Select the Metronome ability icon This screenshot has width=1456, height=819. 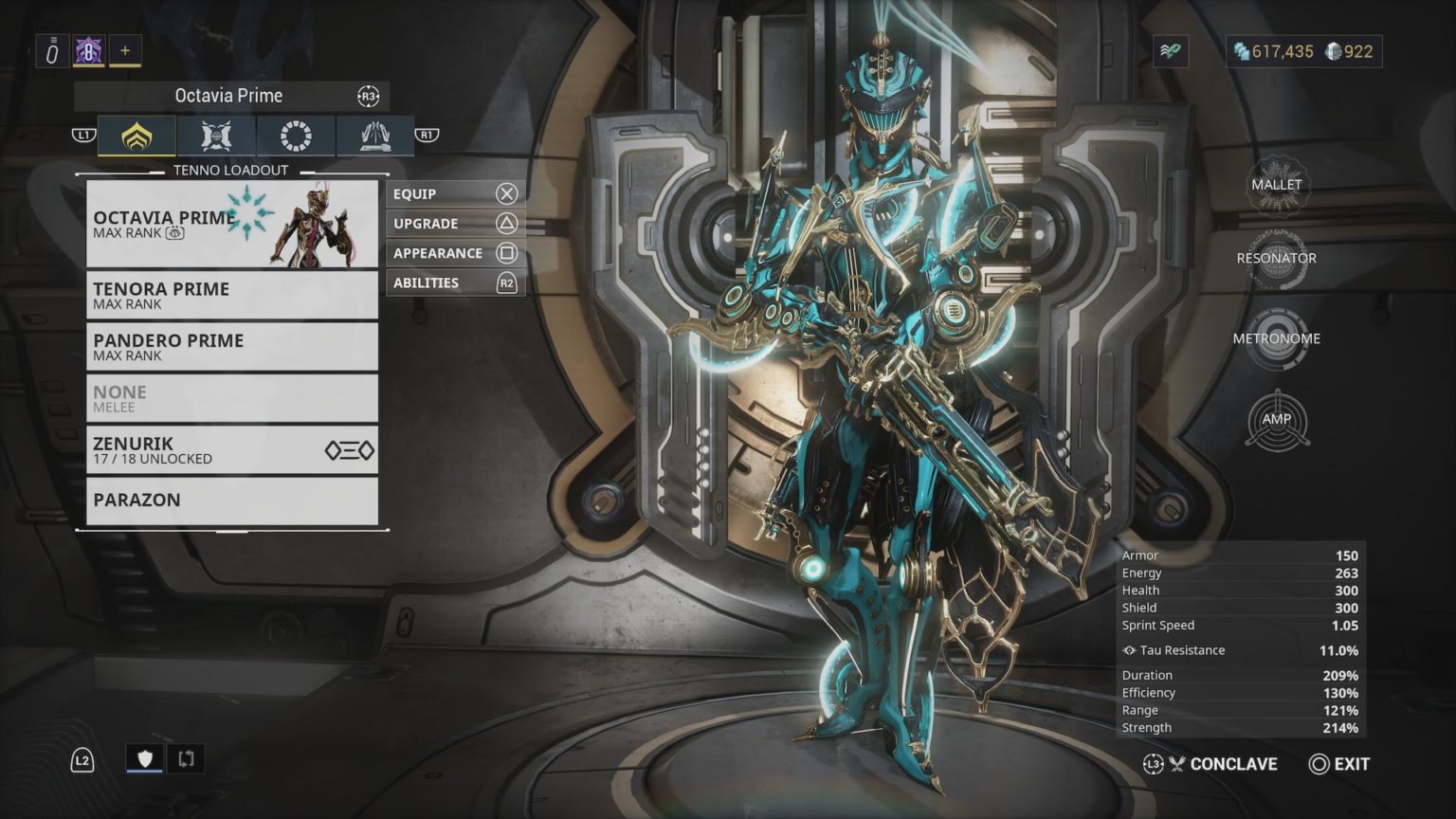(x=1278, y=338)
